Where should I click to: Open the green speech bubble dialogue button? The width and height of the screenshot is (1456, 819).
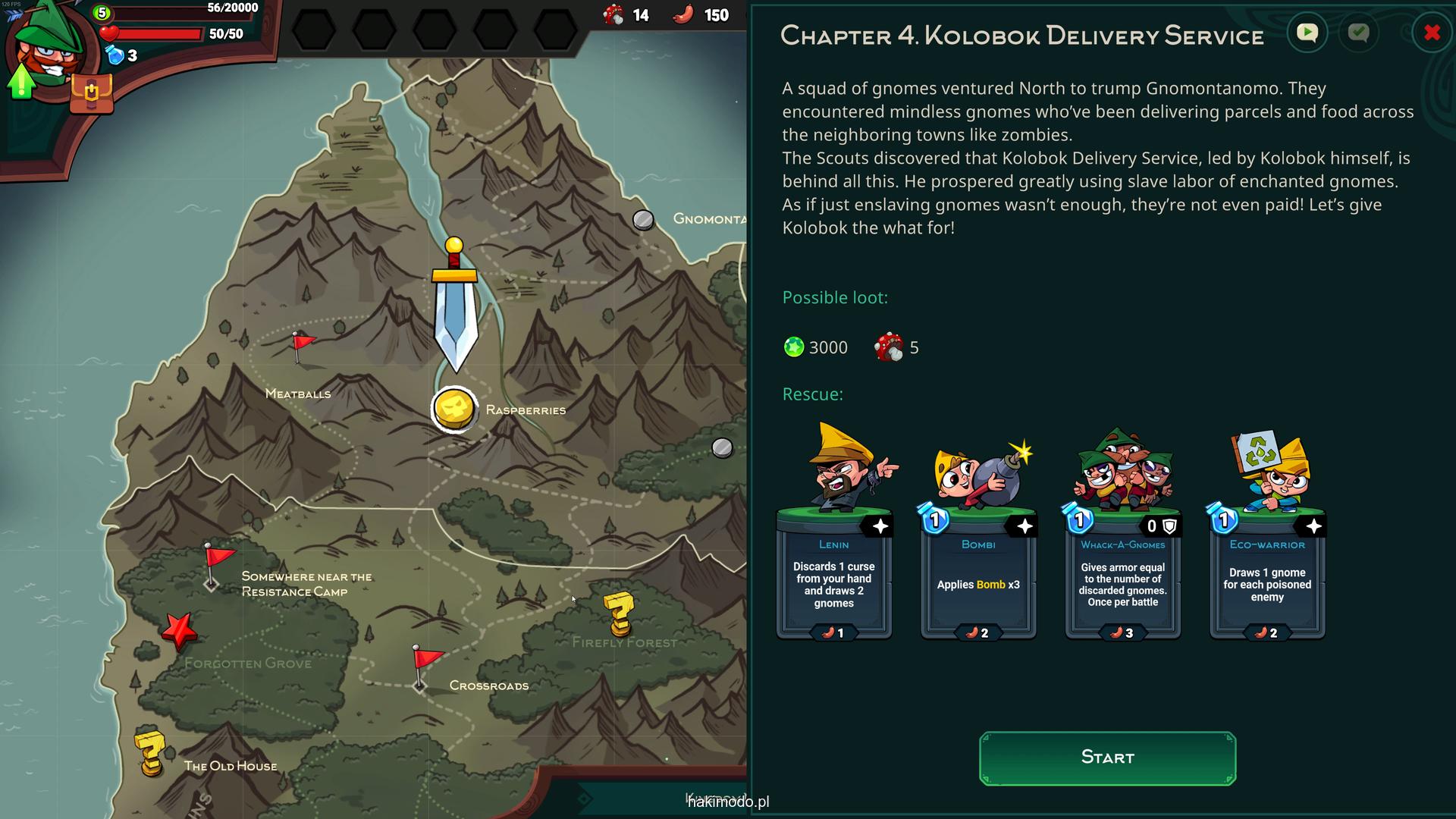click(x=1307, y=33)
